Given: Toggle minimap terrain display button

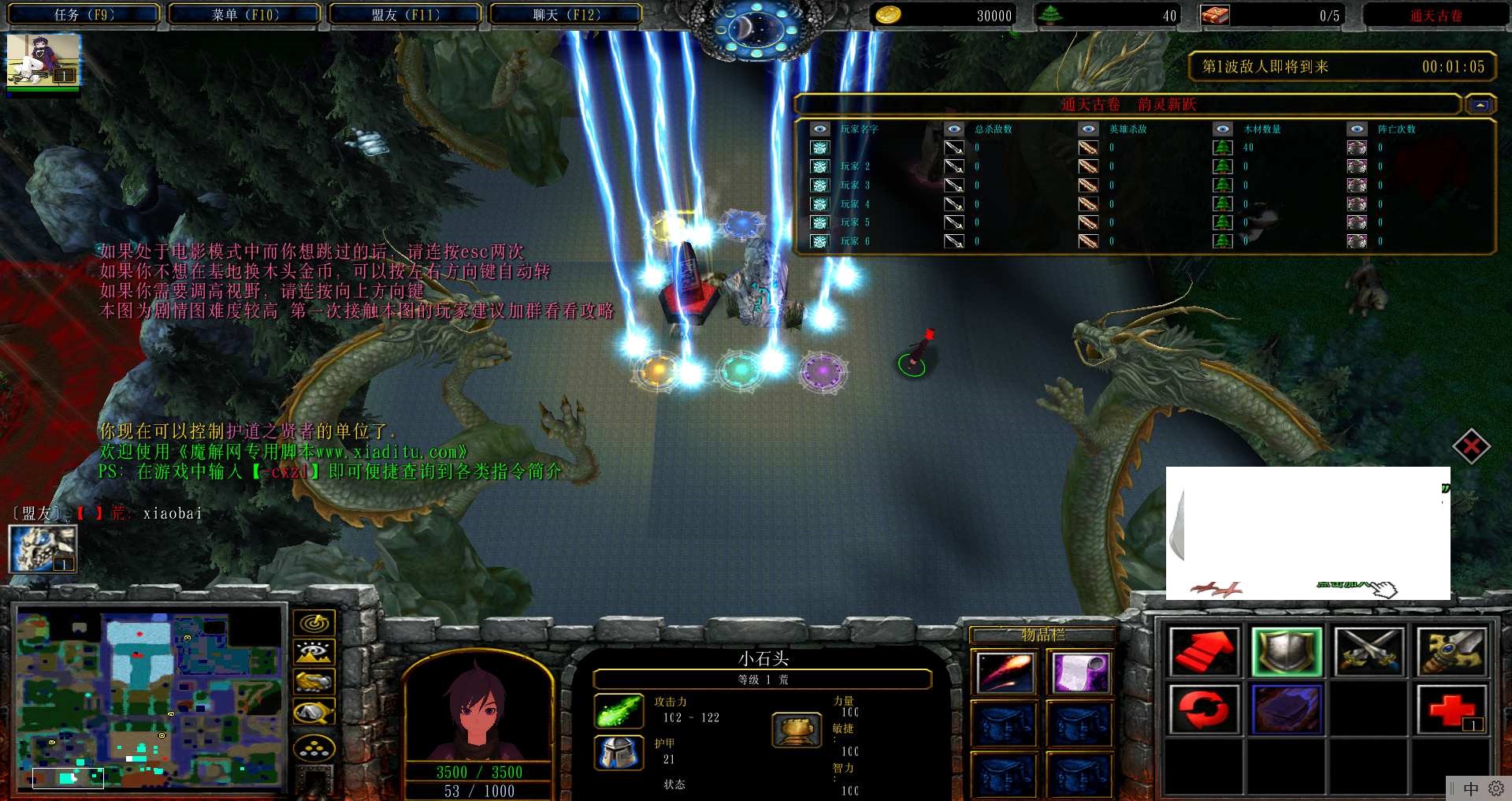Looking at the screenshot, I should pos(314,652).
